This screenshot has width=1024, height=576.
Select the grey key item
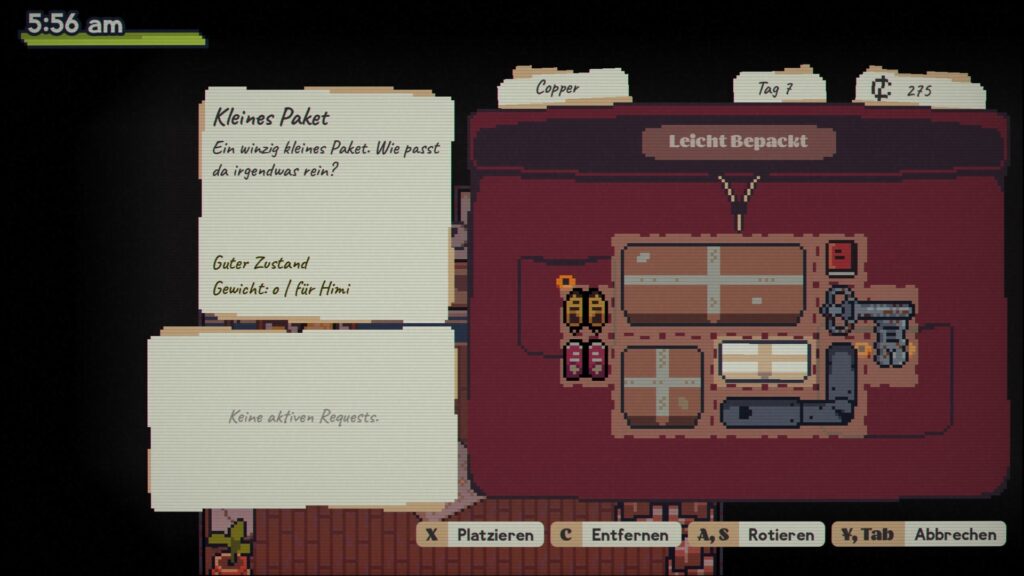[x=868, y=318]
